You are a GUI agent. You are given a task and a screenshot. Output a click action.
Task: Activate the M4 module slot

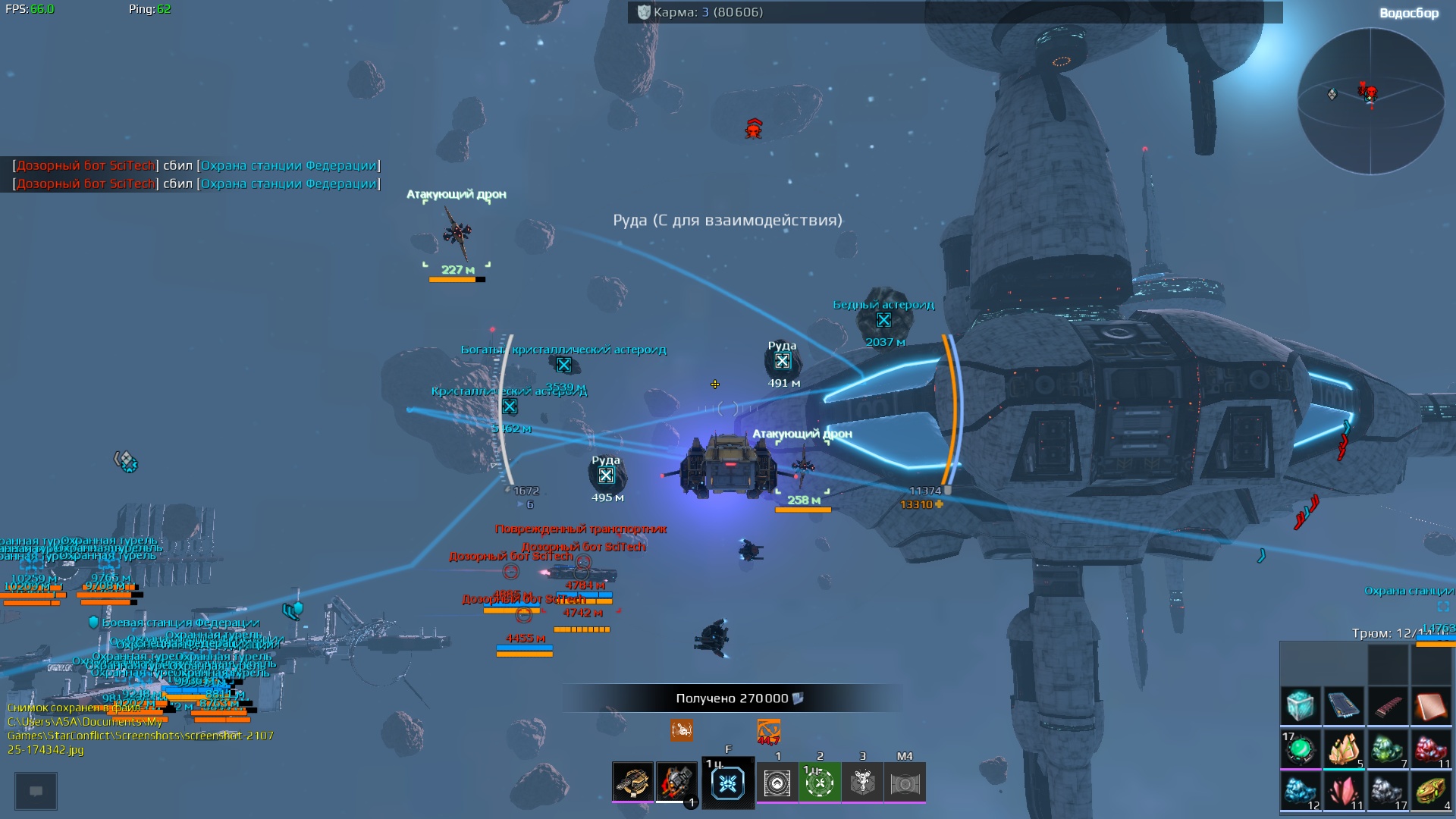pyautogui.click(x=905, y=783)
